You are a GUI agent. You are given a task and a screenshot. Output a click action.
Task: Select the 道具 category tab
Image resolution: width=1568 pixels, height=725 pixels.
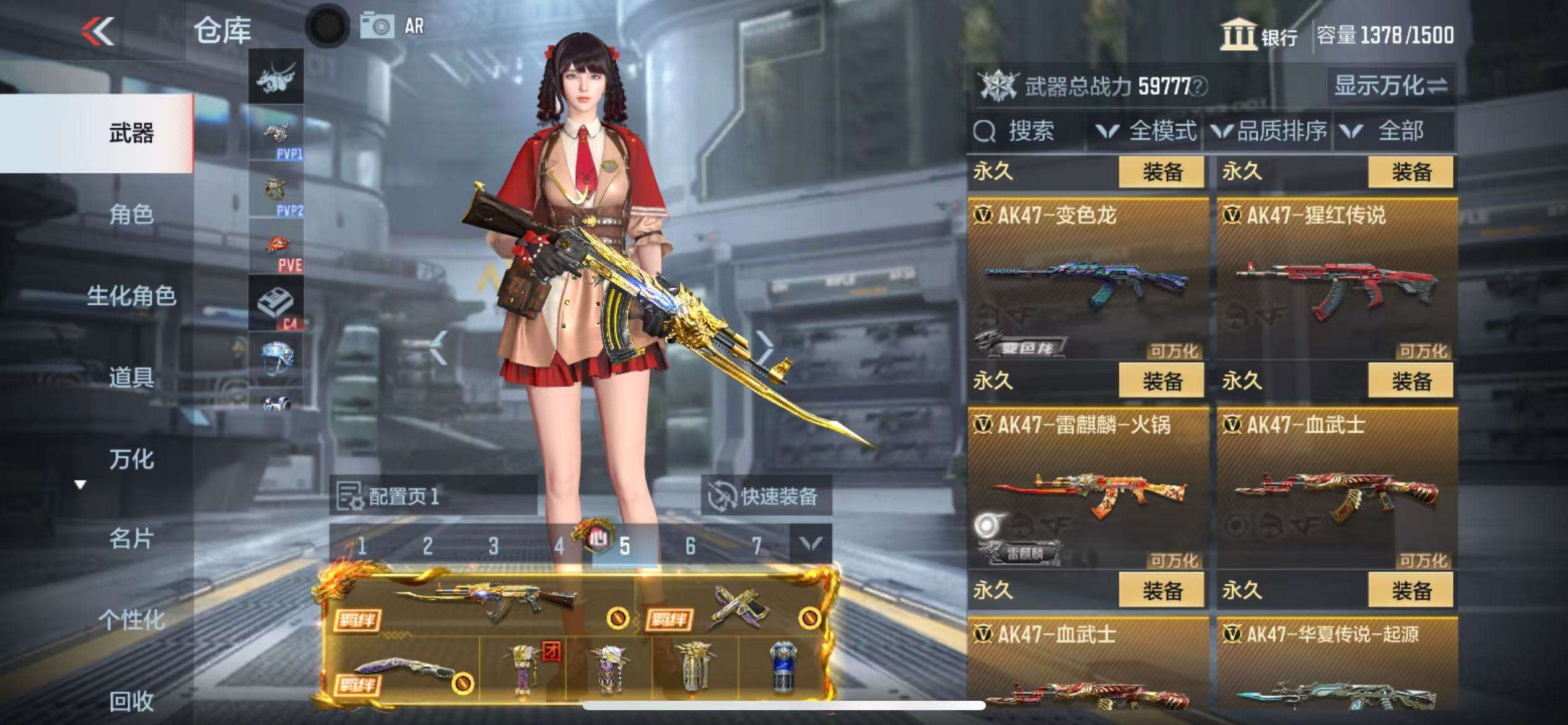pyautogui.click(x=131, y=377)
